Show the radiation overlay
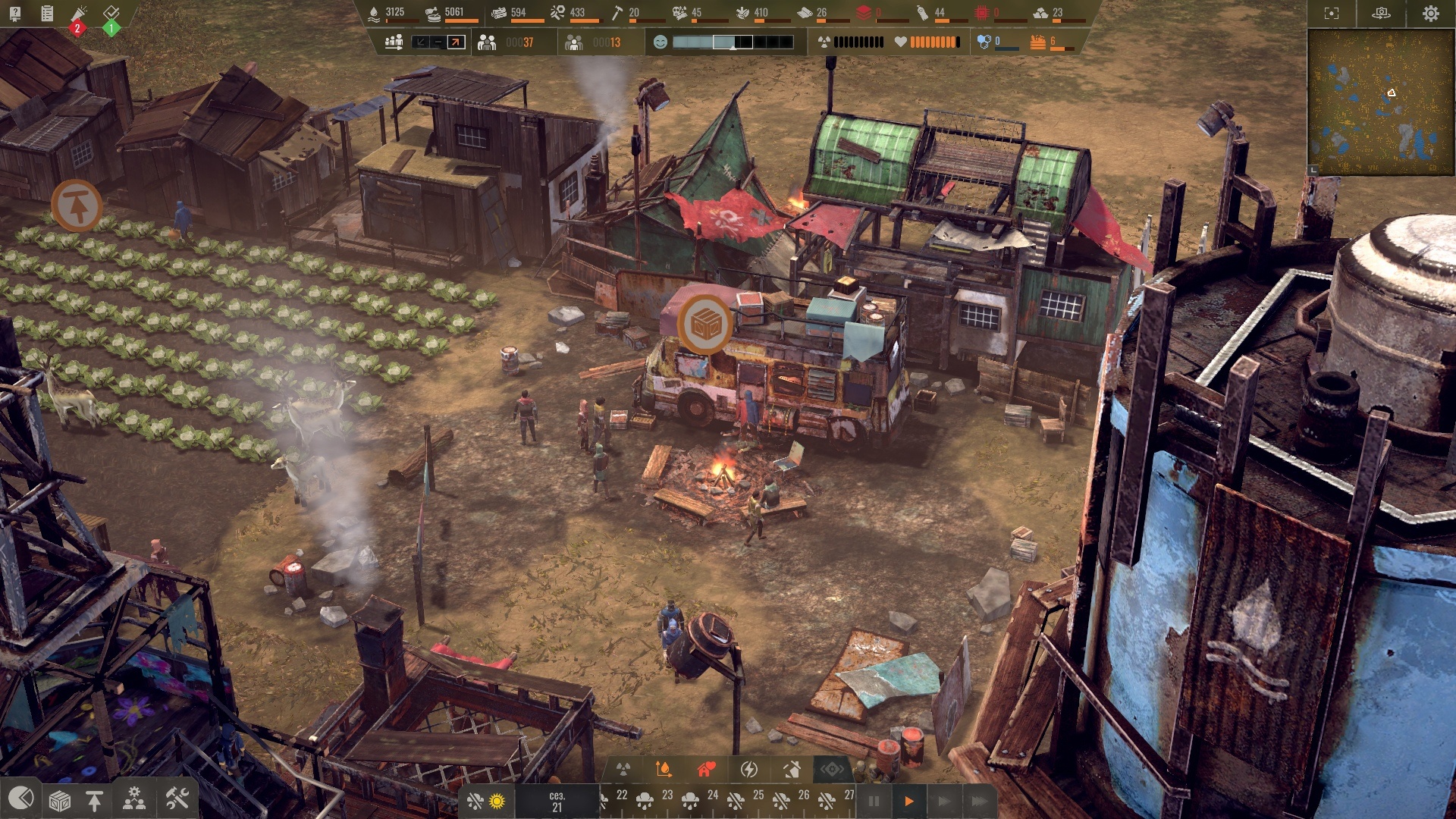 click(623, 770)
